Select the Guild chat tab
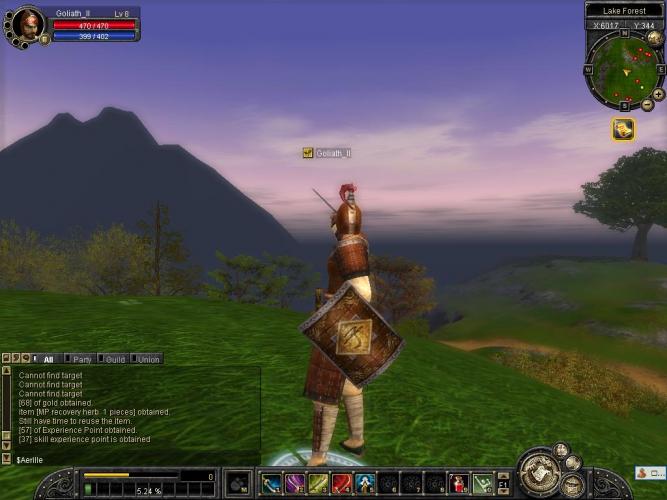Viewport: 667px width, 500px height. pos(115,359)
